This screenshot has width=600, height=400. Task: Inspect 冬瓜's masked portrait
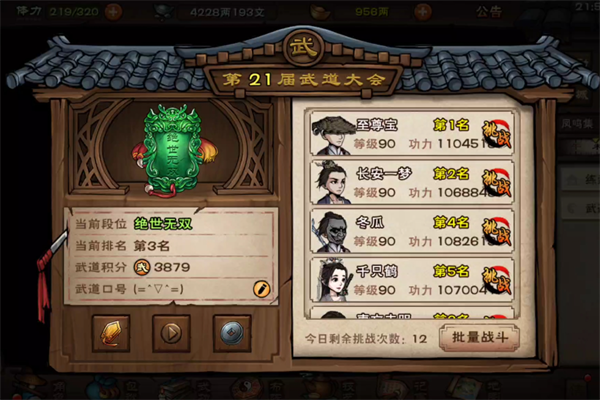(329, 232)
